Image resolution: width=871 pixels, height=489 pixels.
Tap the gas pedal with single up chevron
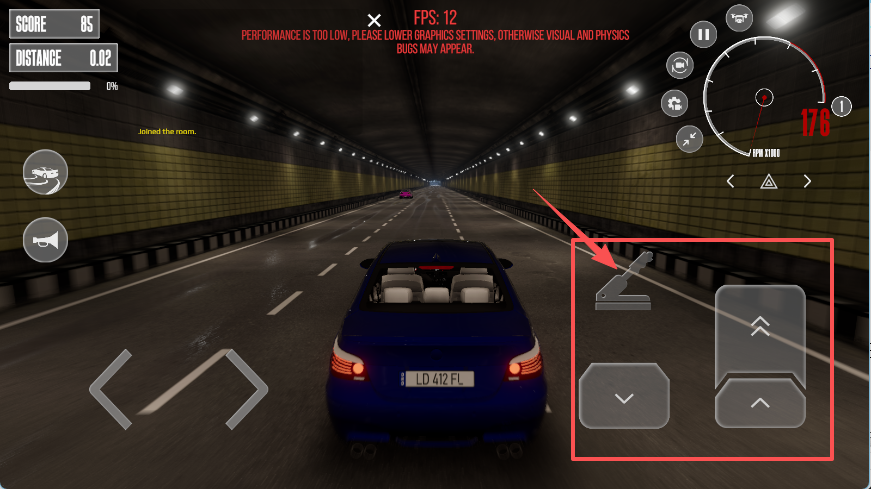click(x=760, y=403)
